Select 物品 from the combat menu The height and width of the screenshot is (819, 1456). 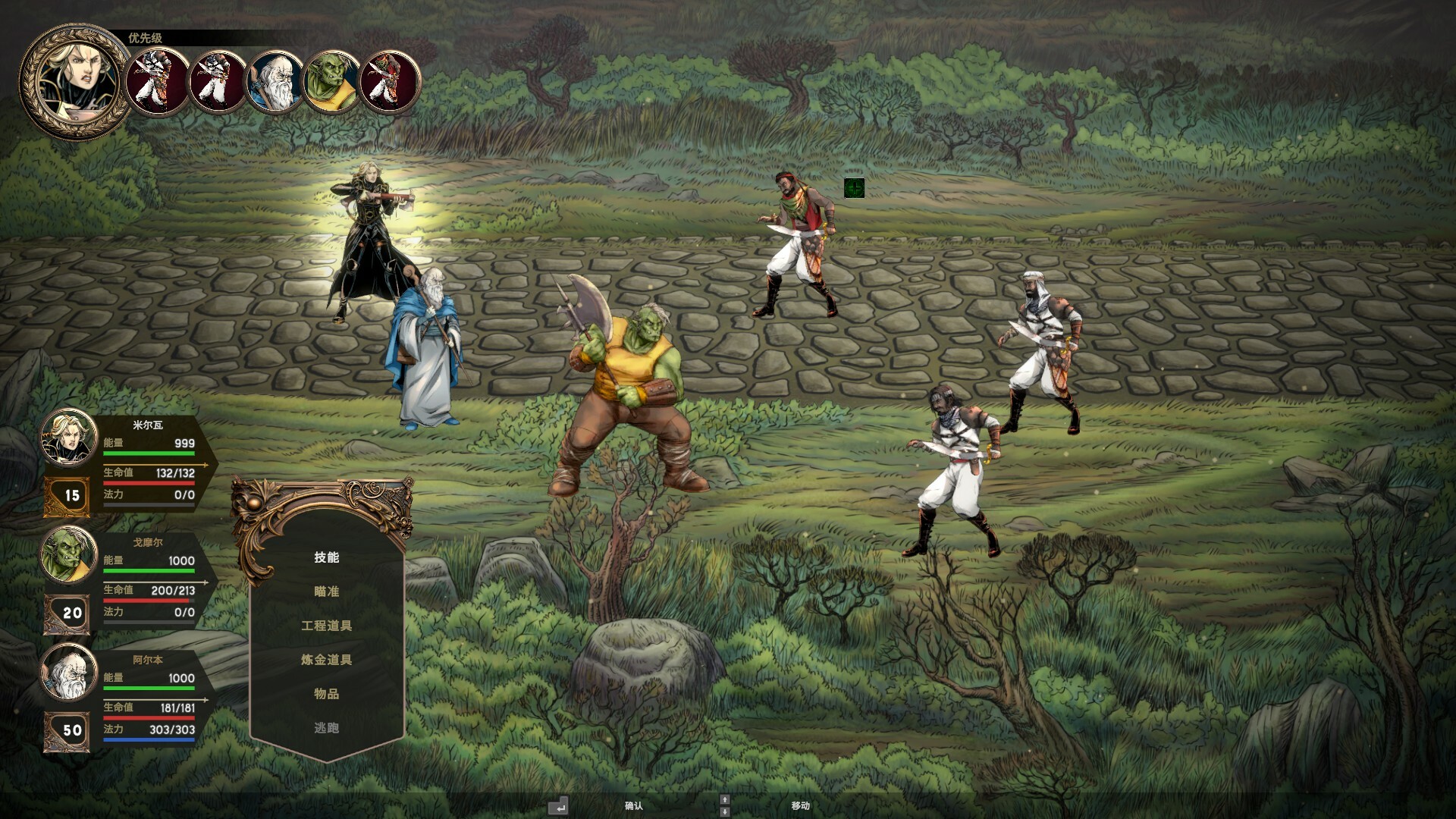(x=326, y=693)
